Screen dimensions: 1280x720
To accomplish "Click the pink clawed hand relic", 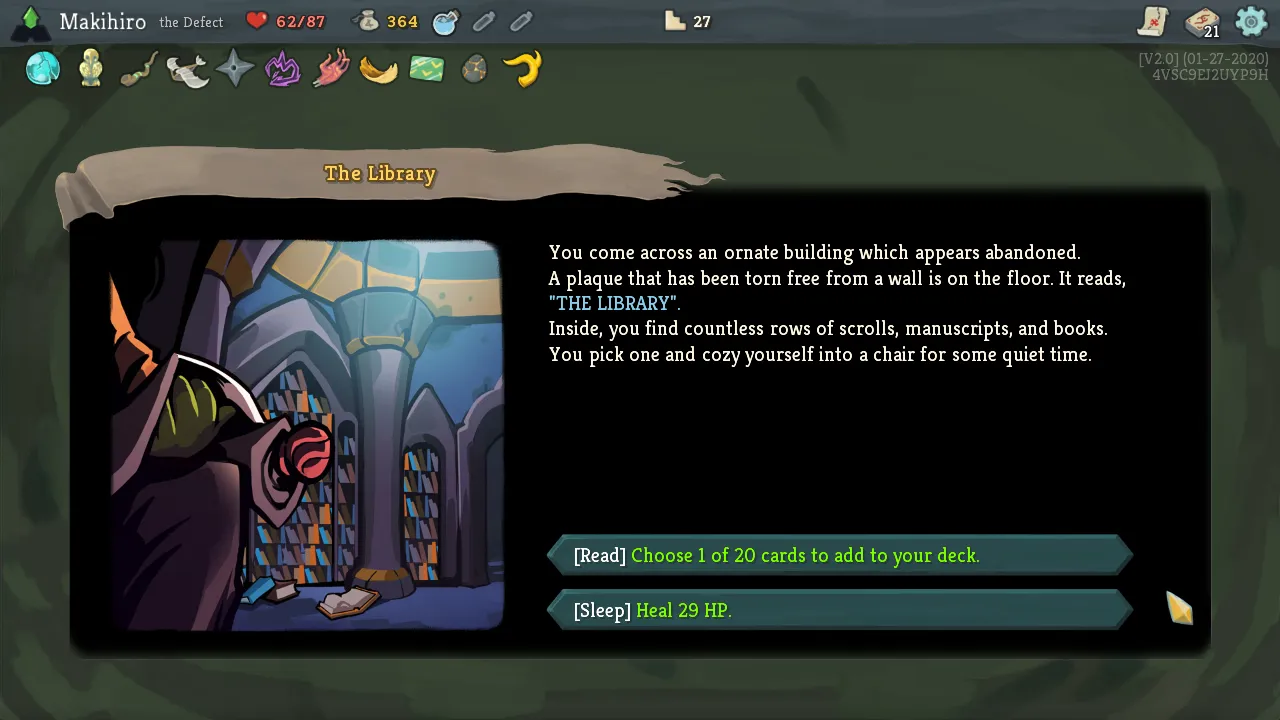I will pos(331,70).
